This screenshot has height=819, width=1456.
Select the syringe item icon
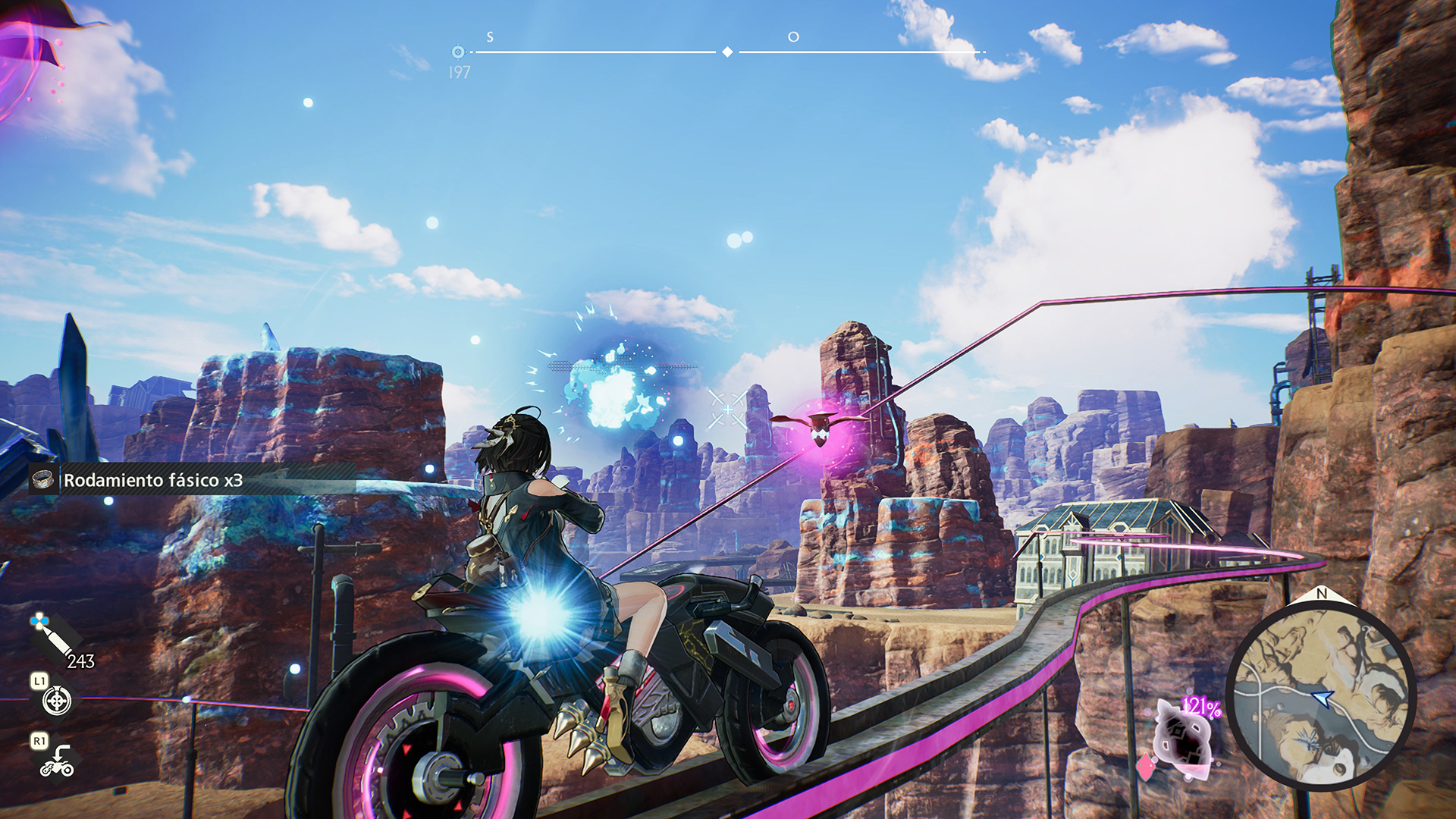(x=52, y=636)
